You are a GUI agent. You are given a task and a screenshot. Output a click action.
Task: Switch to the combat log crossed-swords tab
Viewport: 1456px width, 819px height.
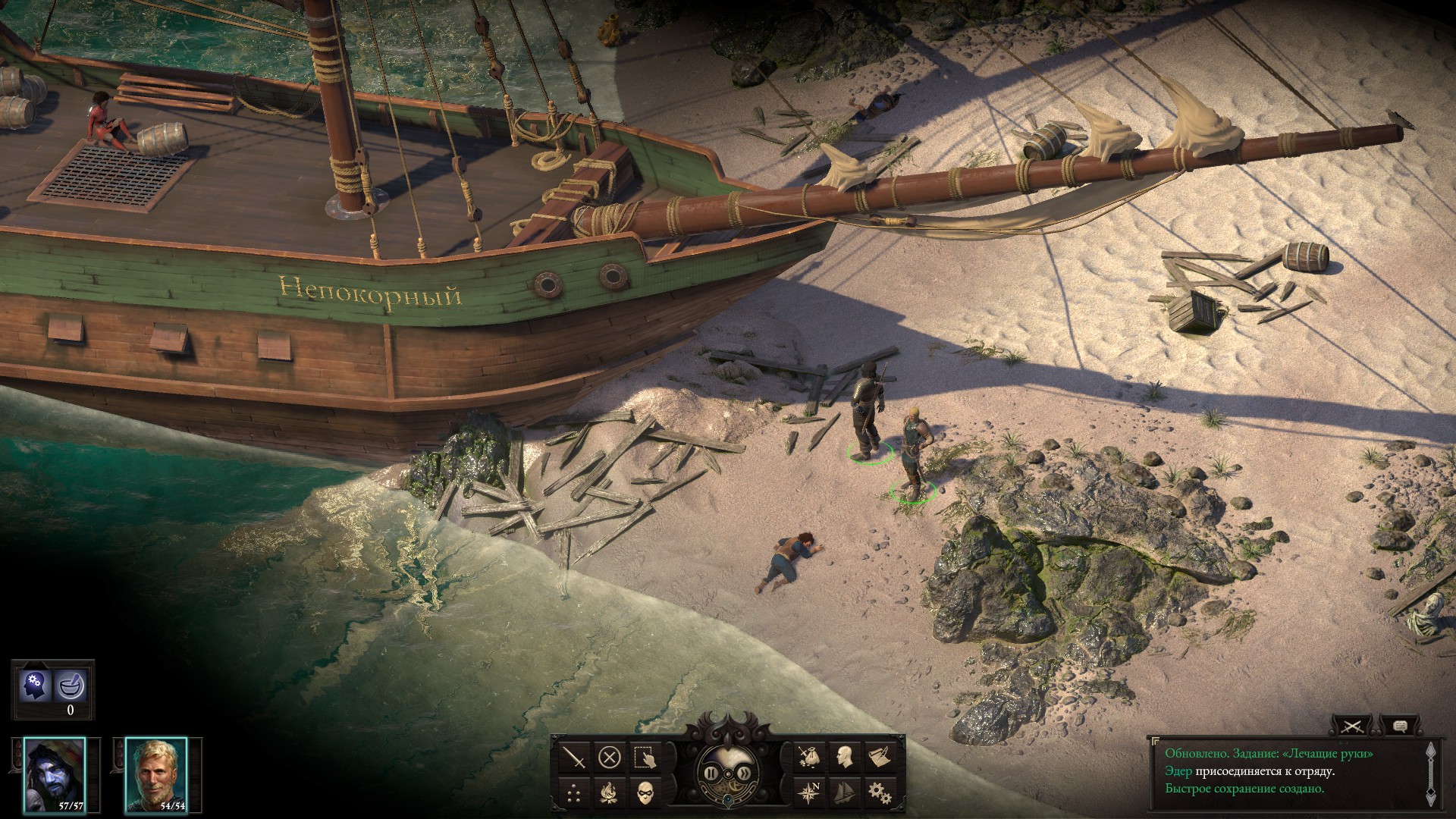pyautogui.click(x=1352, y=726)
